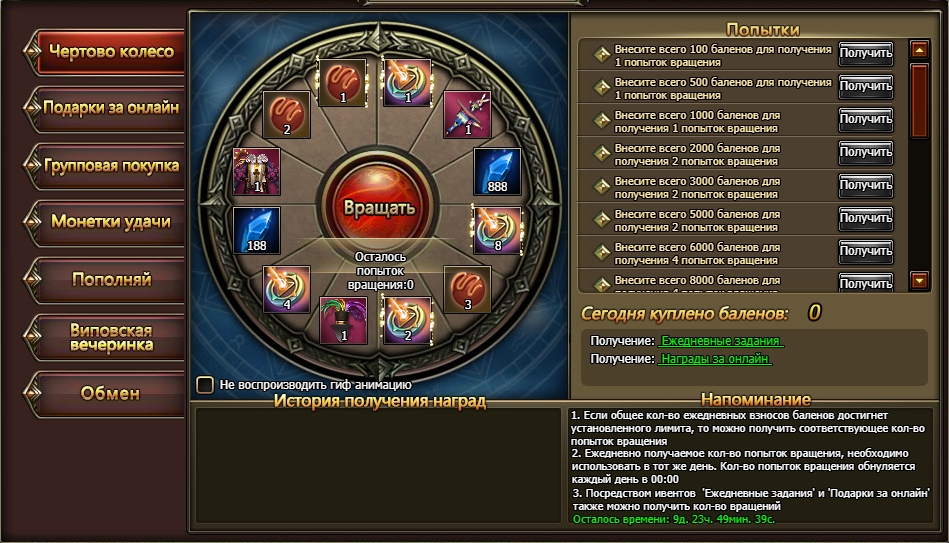Follow the Ежедневные задания link
949x543 pixels.
722,341
